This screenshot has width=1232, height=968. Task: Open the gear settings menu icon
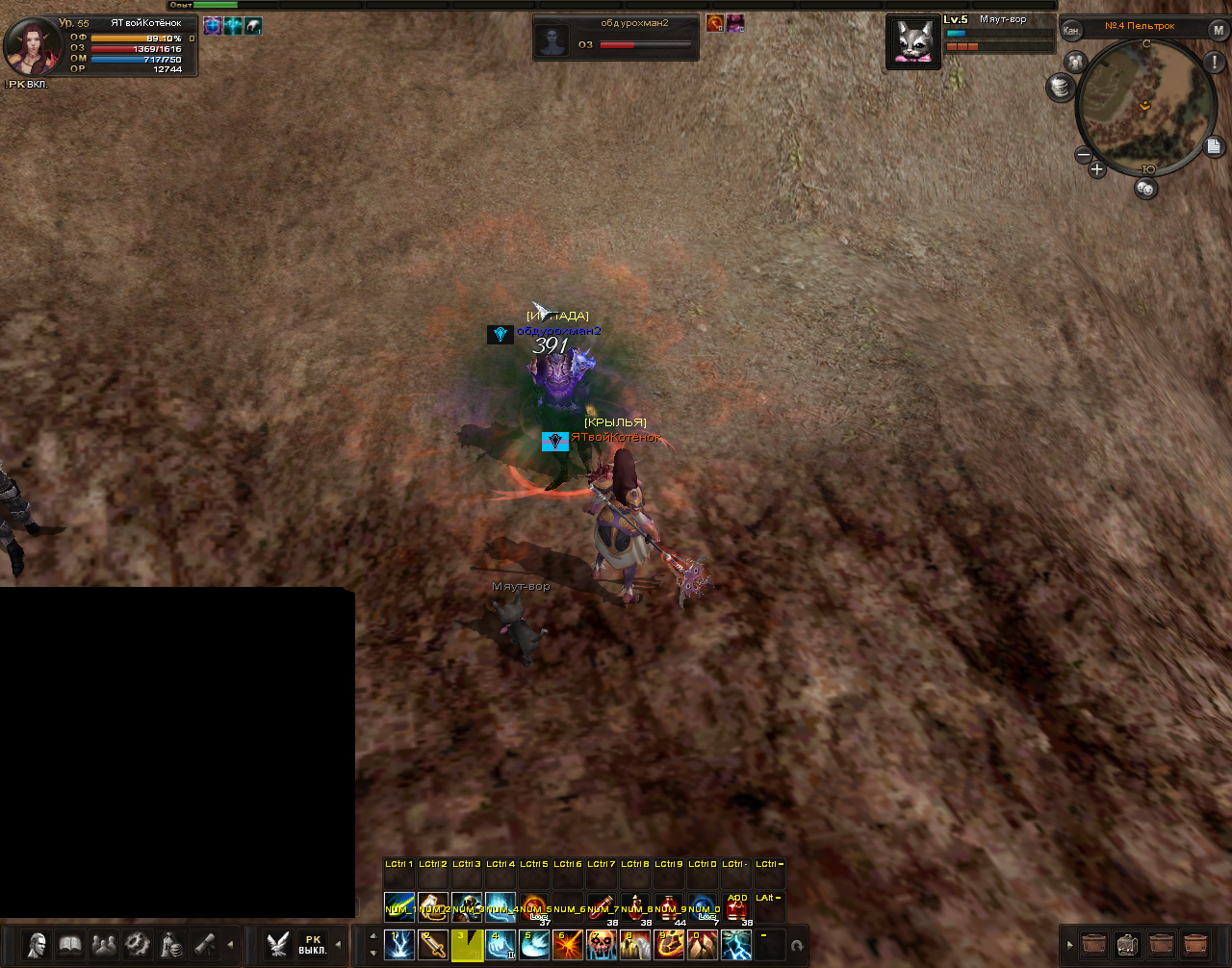138,945
